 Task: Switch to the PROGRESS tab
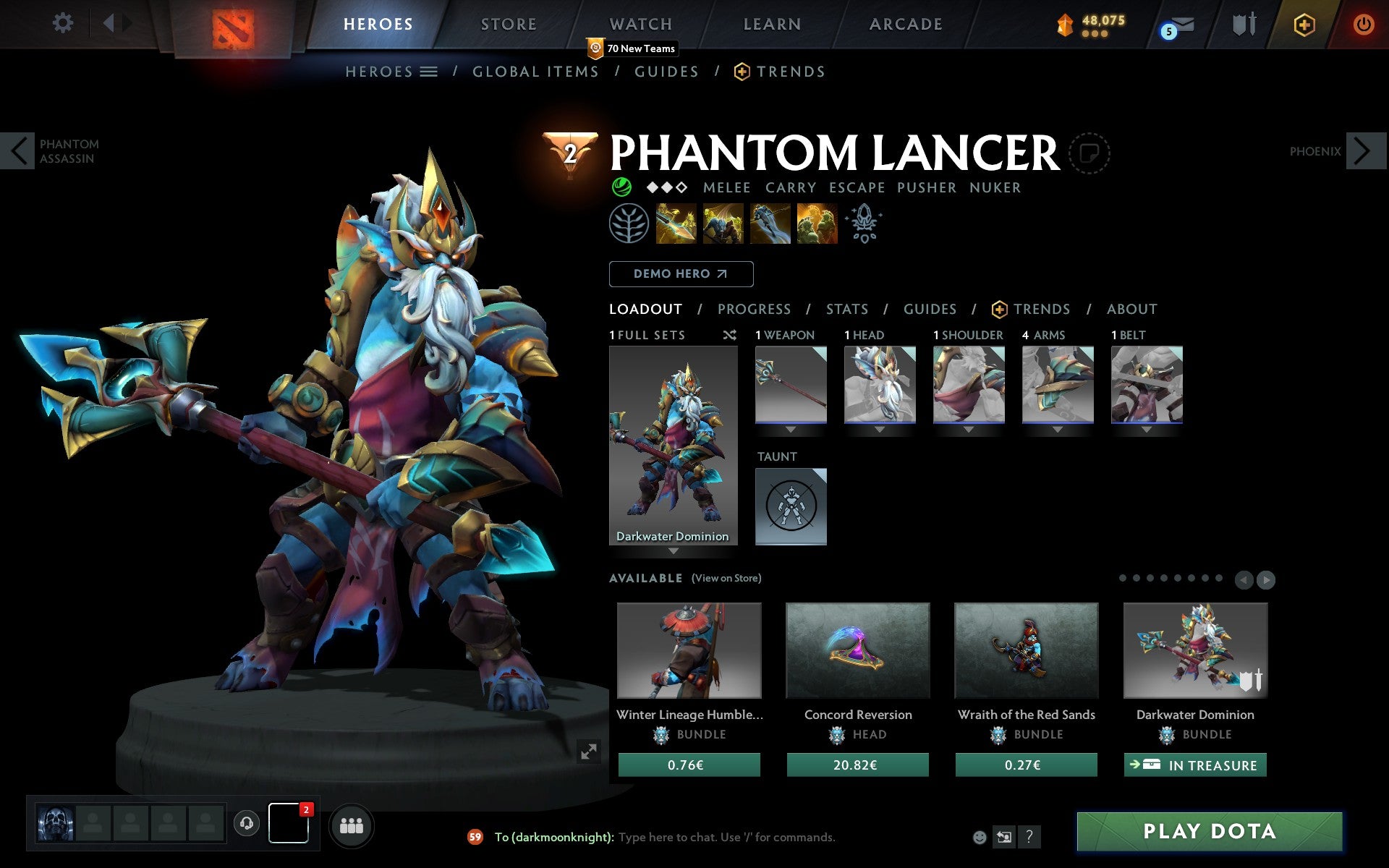coord(754,309)
